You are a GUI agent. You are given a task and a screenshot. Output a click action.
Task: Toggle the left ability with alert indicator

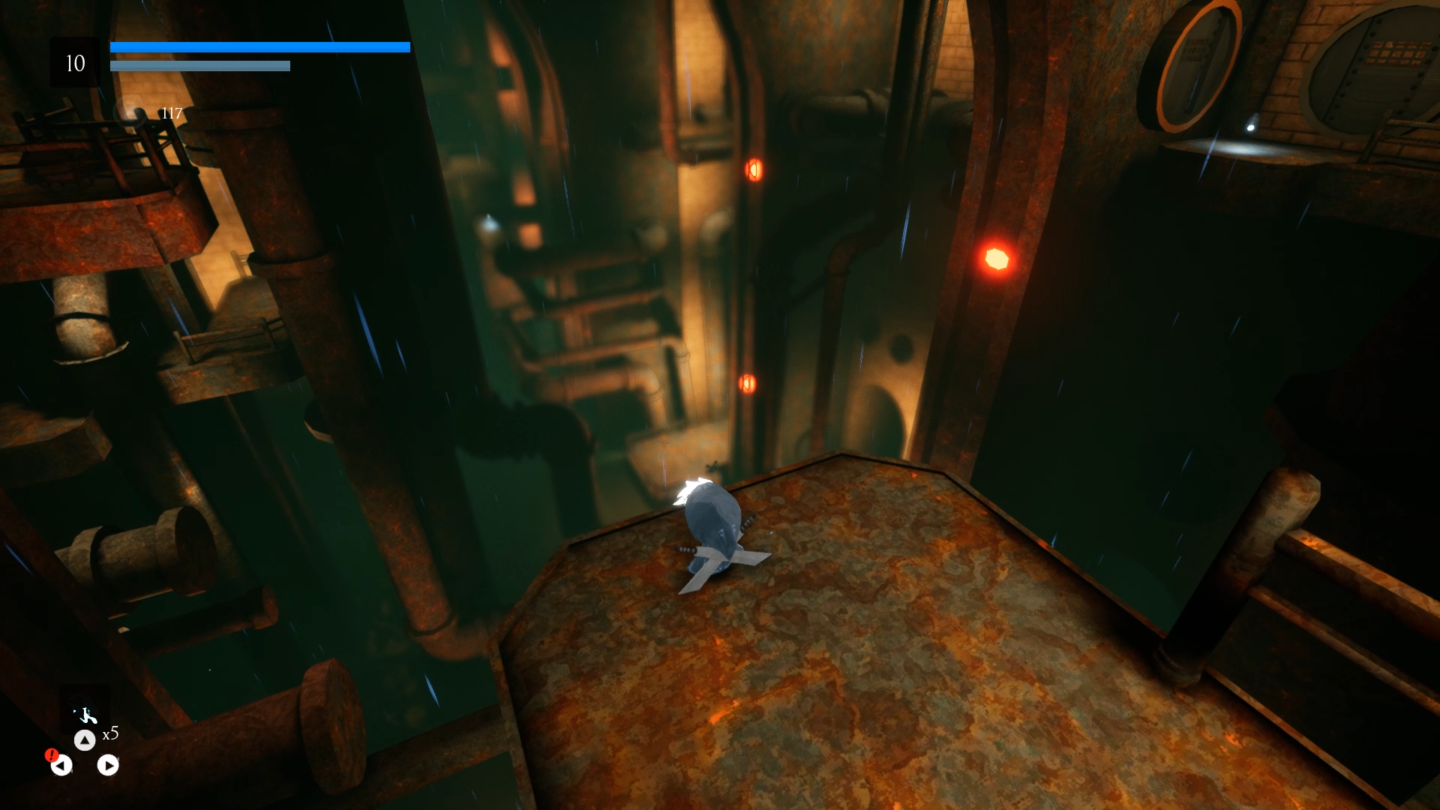[x=62, y=766]
